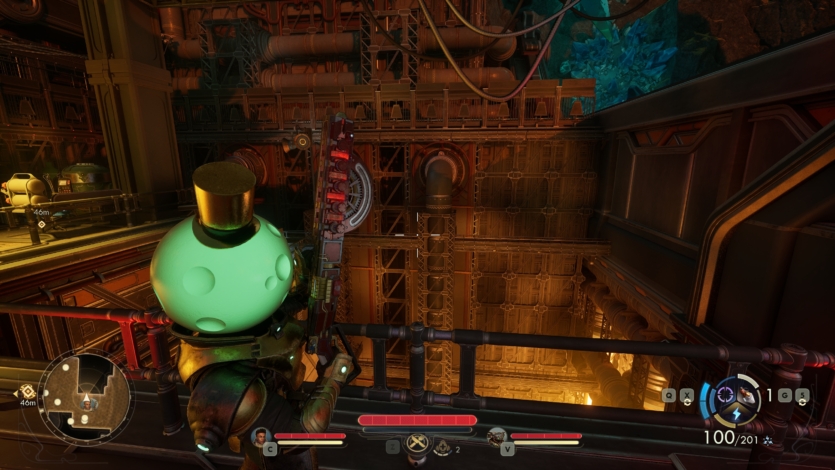Viewport: 835px width, 470px height.
Task: Use the consumable item icon showing 2
Action: click(x=442, y=447)
